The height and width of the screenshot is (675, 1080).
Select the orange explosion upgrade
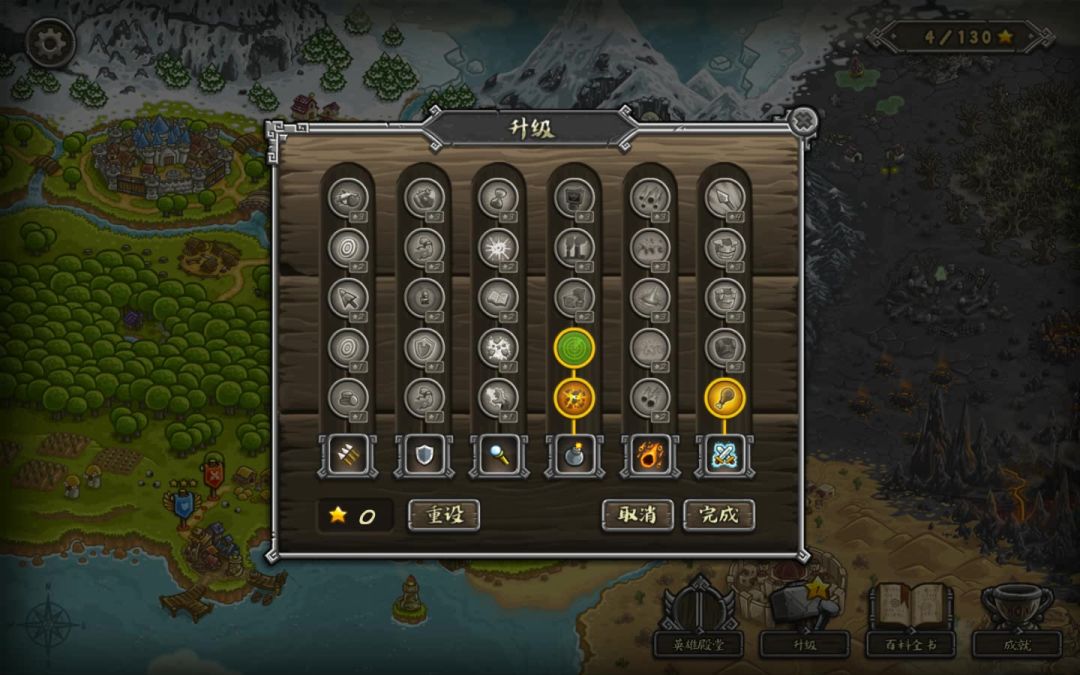click(574, 397)
